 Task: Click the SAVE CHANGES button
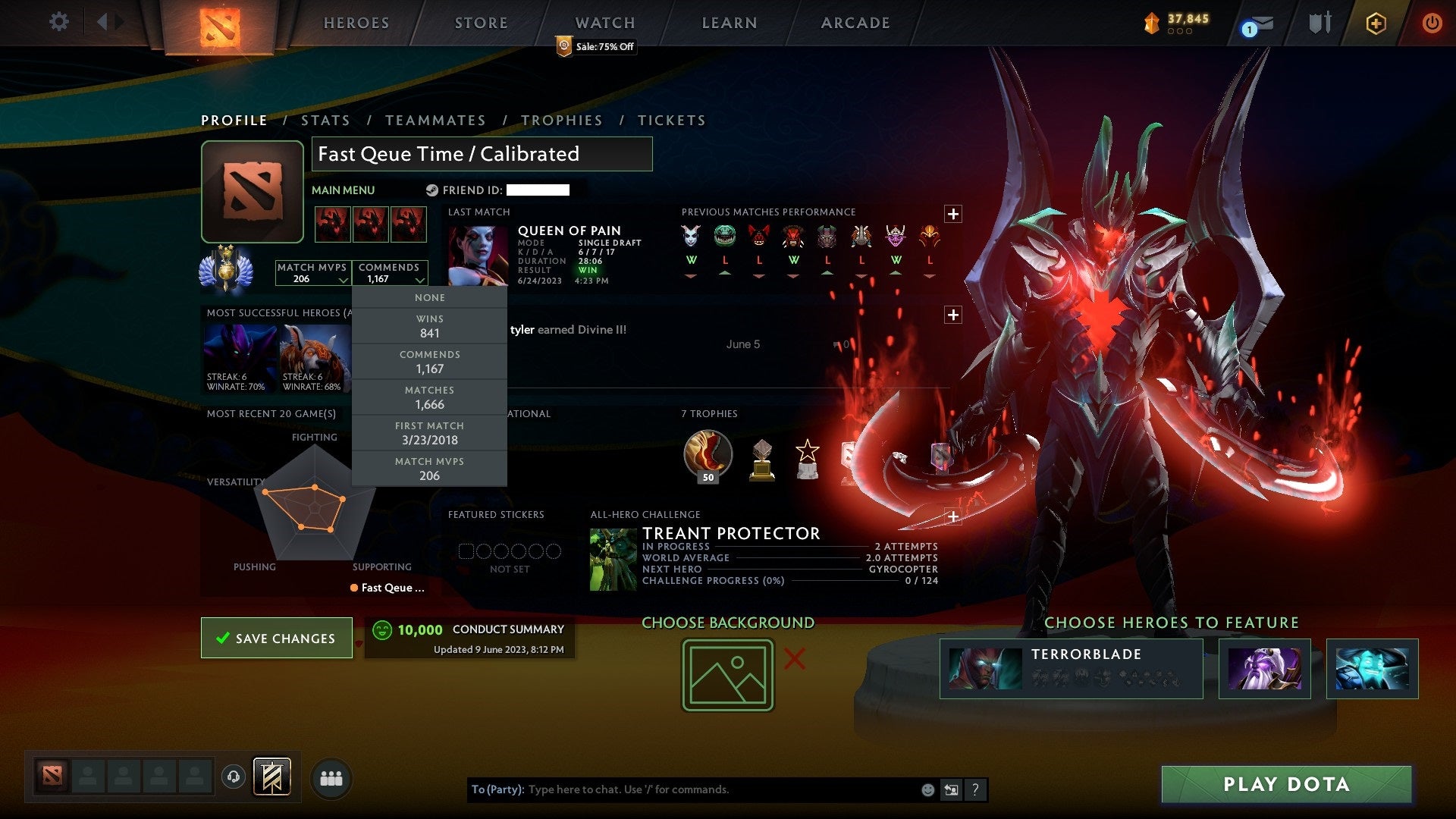point(276,638)
